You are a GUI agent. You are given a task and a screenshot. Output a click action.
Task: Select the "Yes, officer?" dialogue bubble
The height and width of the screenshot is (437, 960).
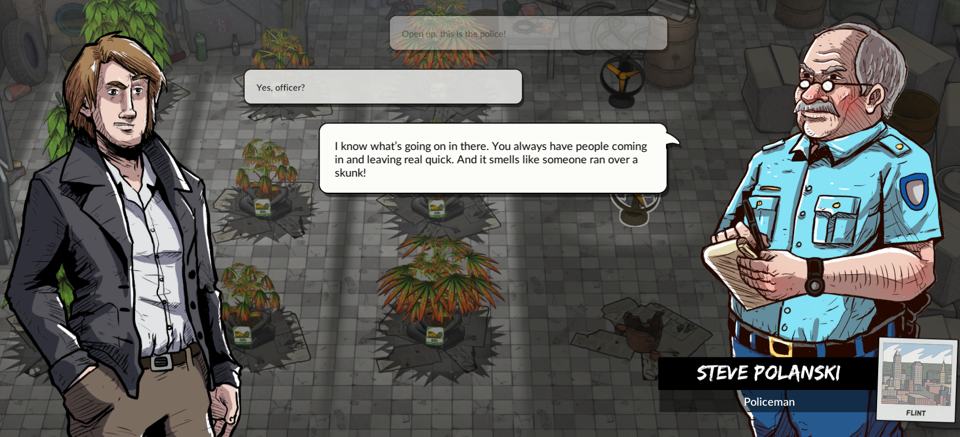pos(383,87)
